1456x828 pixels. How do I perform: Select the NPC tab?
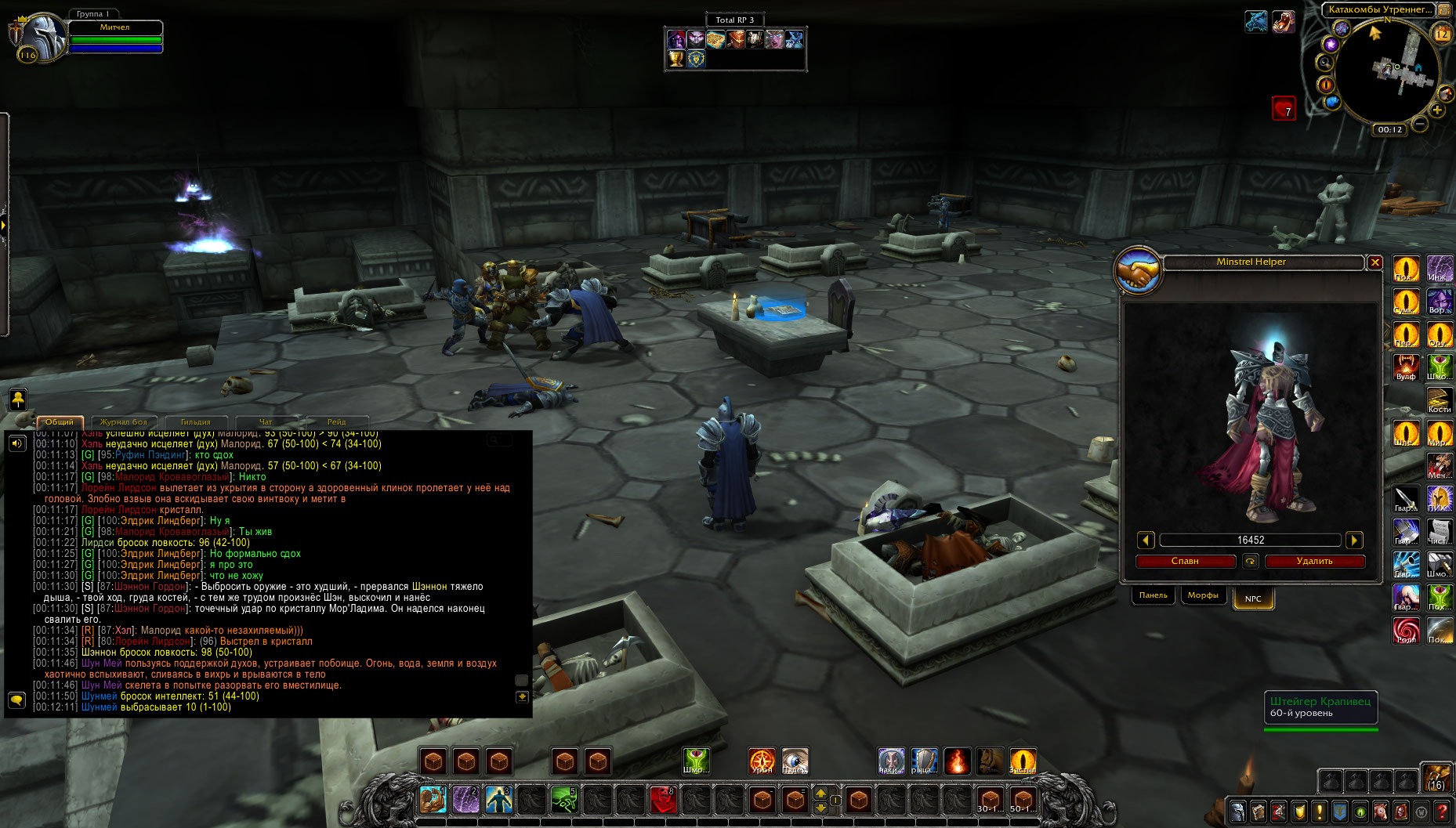(1253, 598)
